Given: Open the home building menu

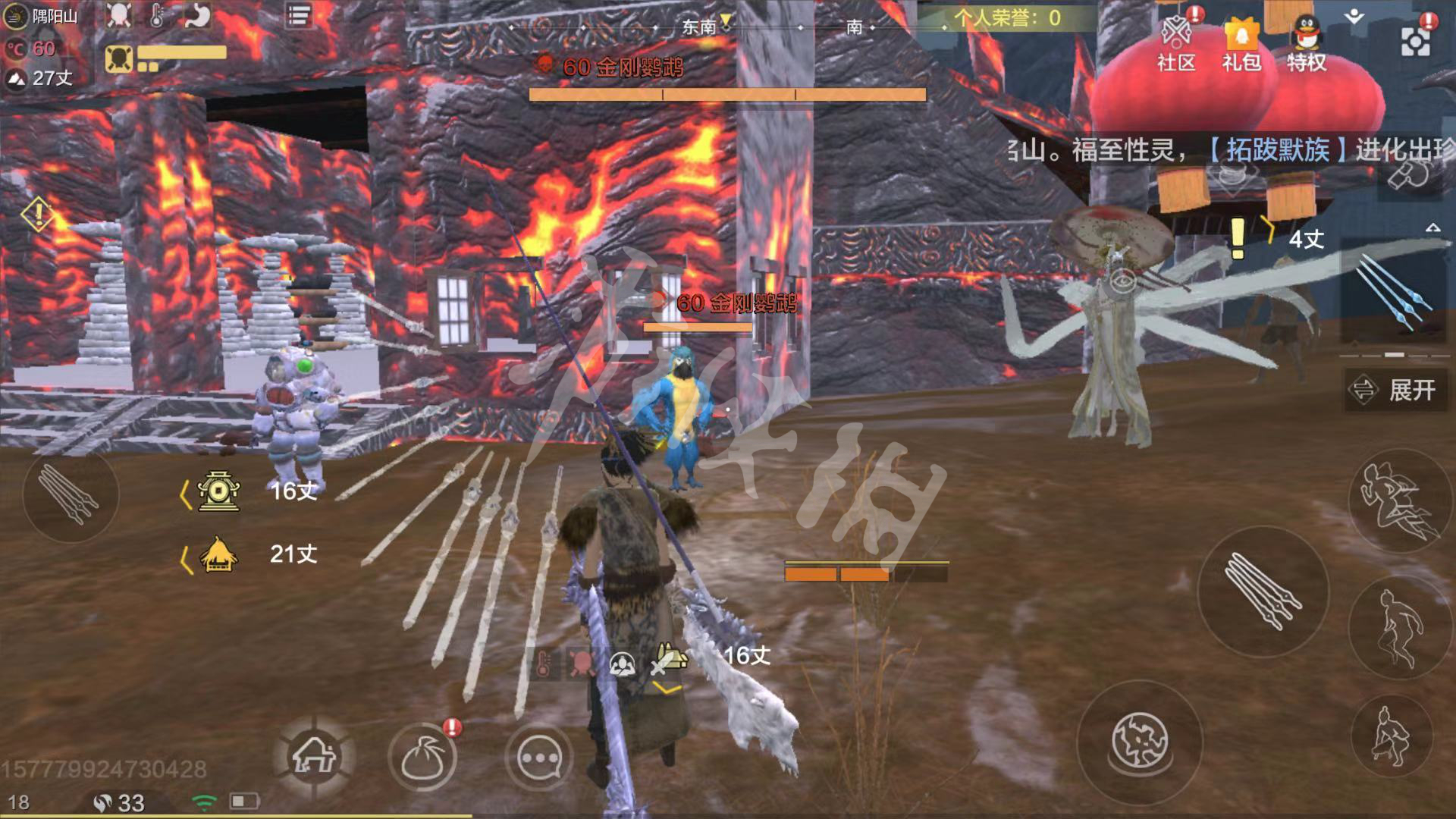Looking at the screenshot, I should [315, 755].
